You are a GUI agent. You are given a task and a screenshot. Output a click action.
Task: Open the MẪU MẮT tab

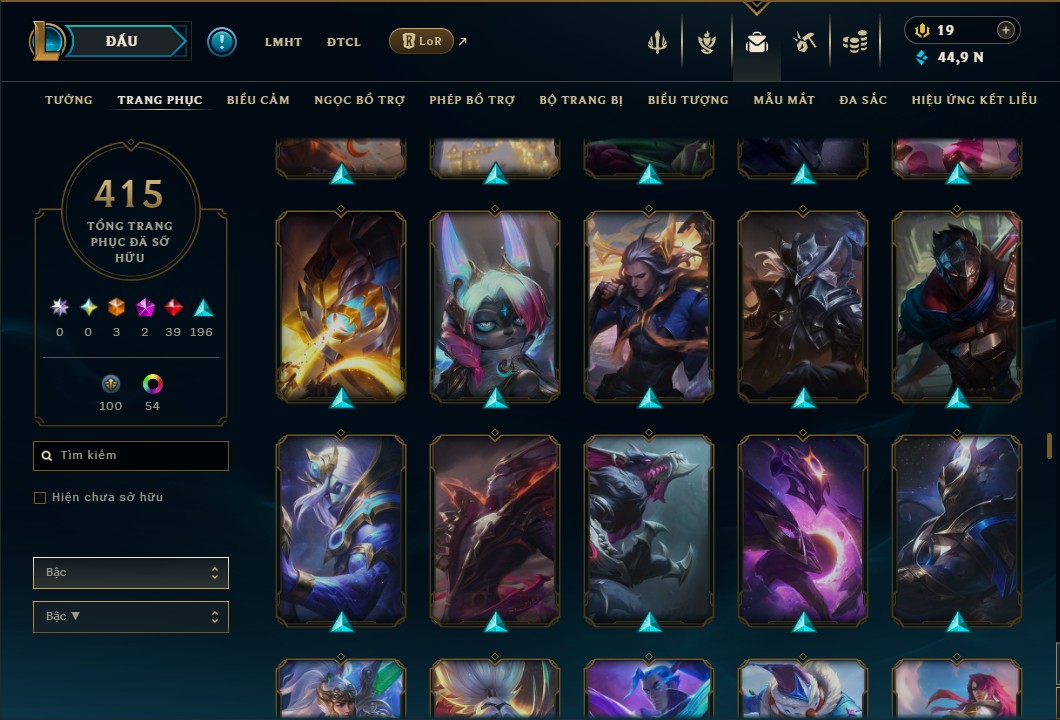[x=784, y=100]
